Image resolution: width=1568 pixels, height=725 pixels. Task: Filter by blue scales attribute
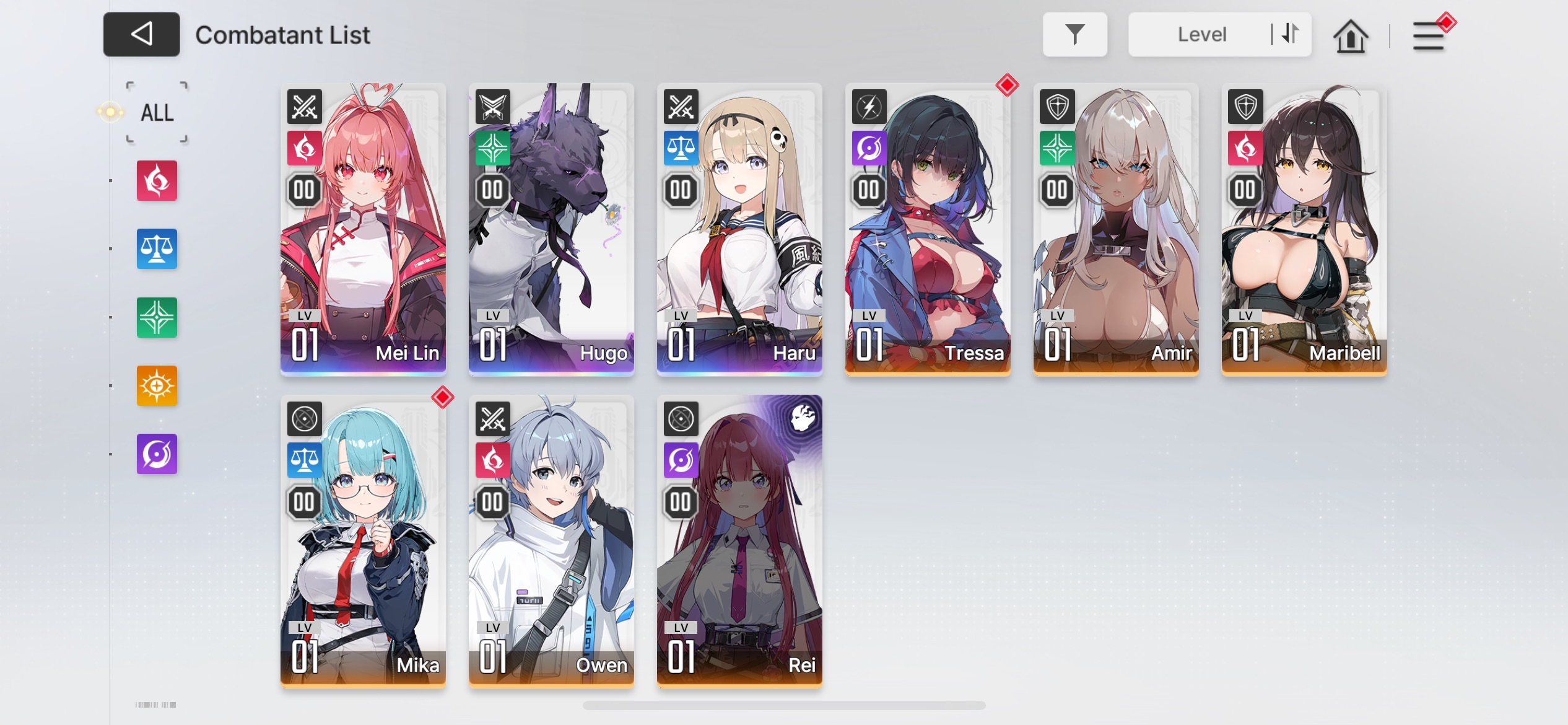point(157,249)
